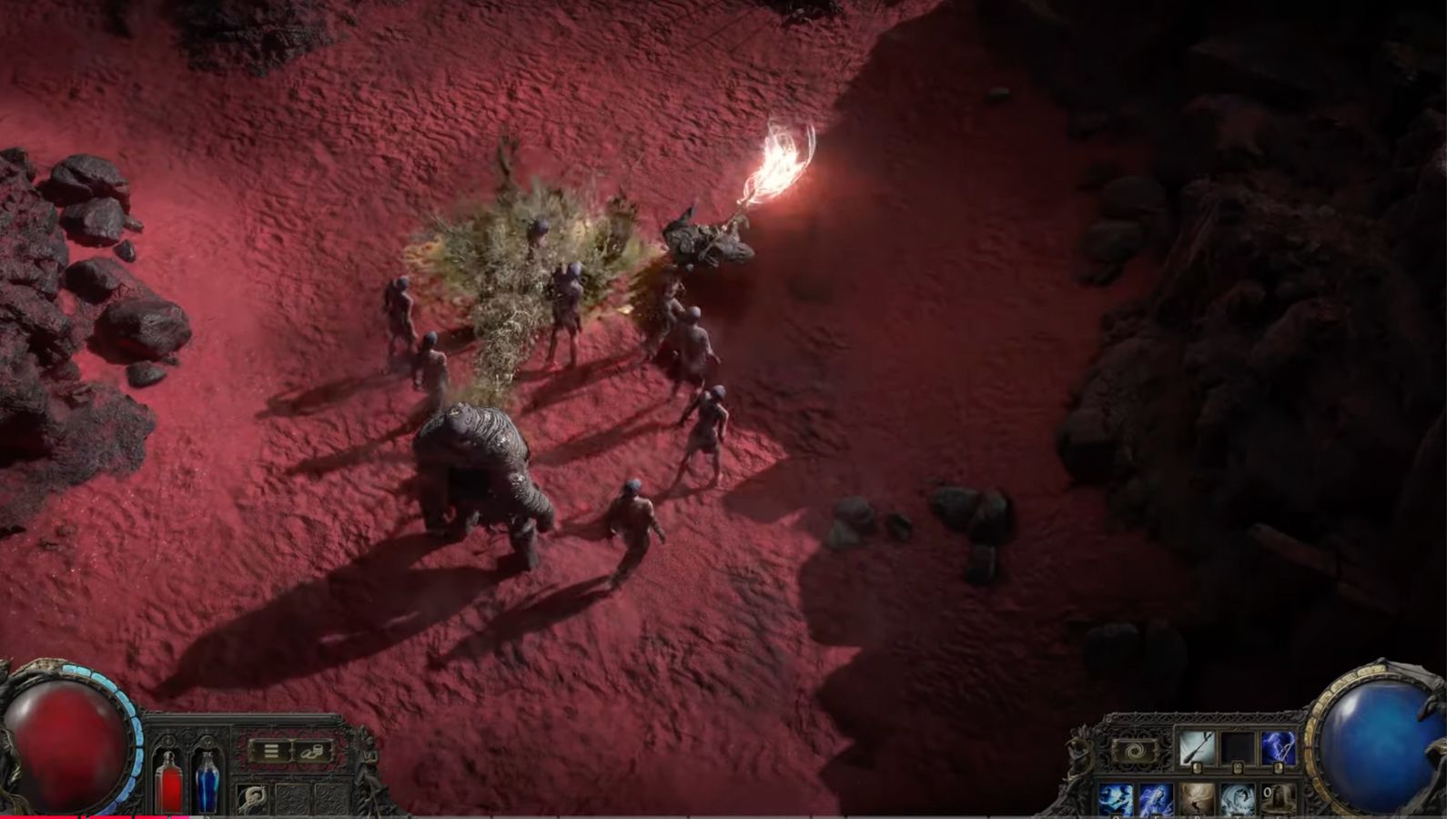Viewport: 1456px width, 819px height.
Task: Use the frost nova skill in the T slot
Action: [1236, 798]
